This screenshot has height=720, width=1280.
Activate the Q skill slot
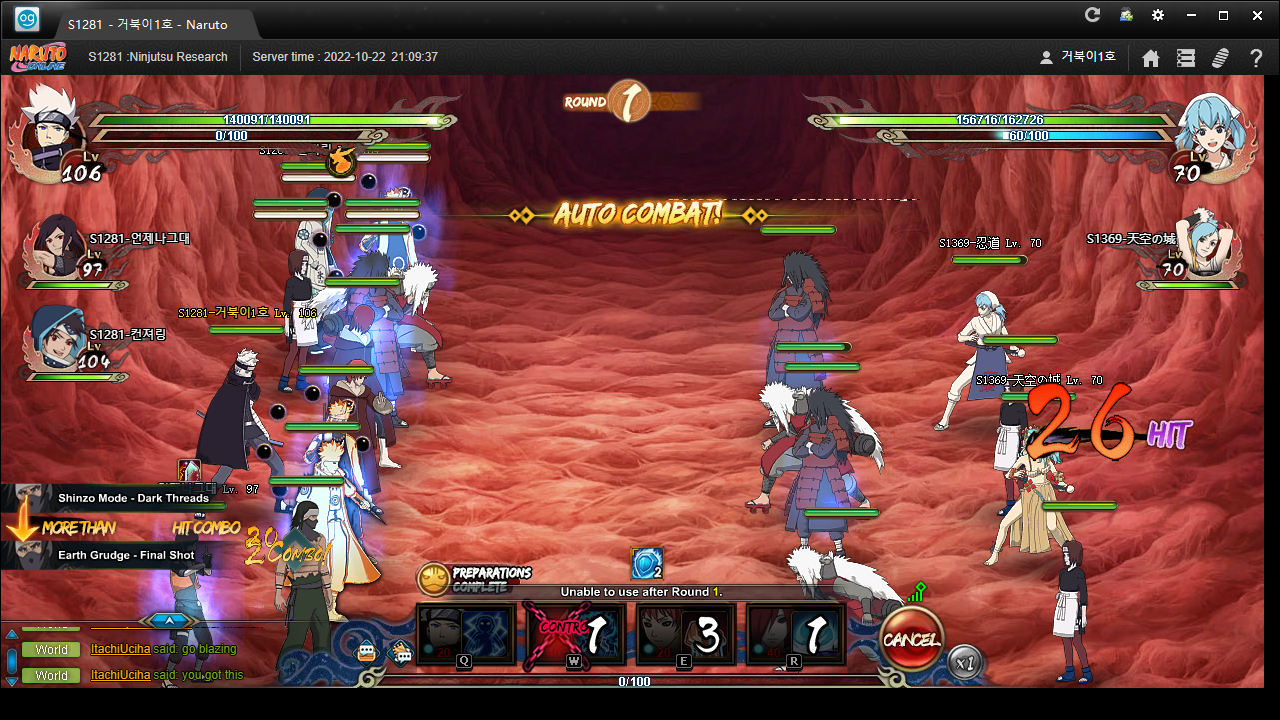pyautogui.click(x=465, y=634)
